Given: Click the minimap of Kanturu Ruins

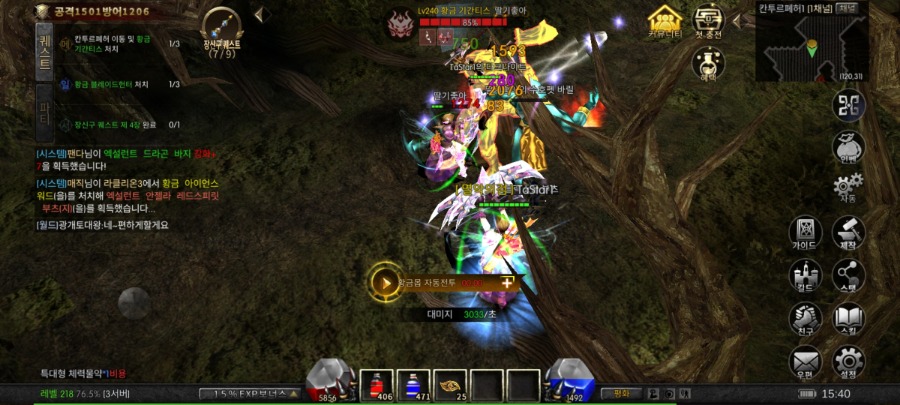Looking at the screenshot, I should pos(811,46).
